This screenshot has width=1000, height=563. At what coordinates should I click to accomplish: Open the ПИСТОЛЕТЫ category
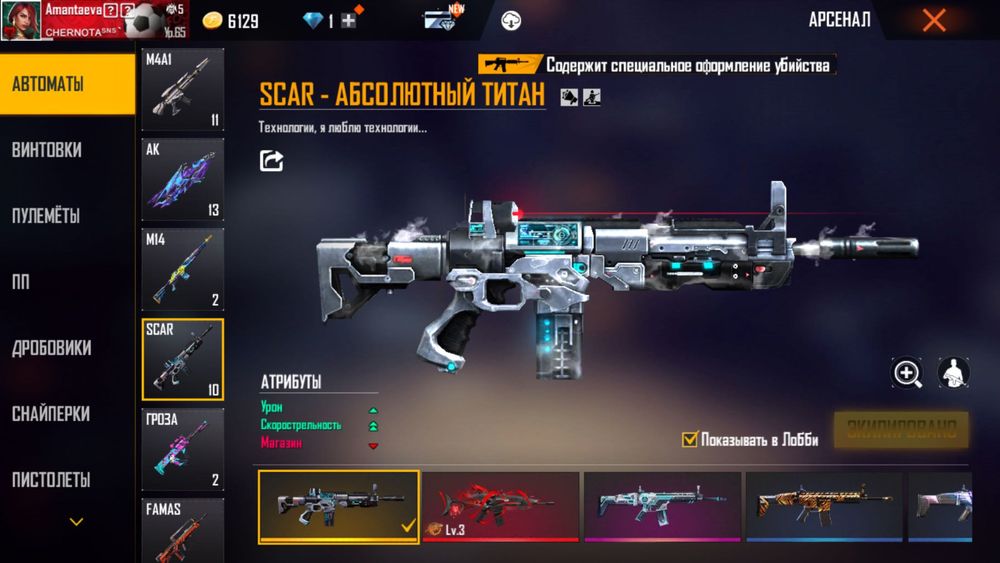(51, 480)
